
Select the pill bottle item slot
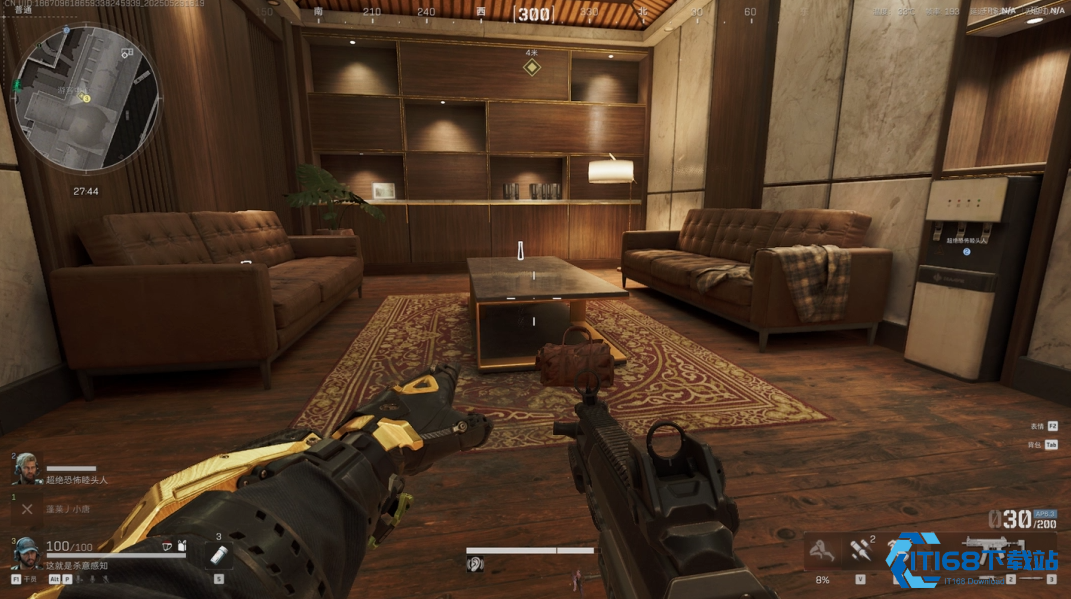pos(218,555)
